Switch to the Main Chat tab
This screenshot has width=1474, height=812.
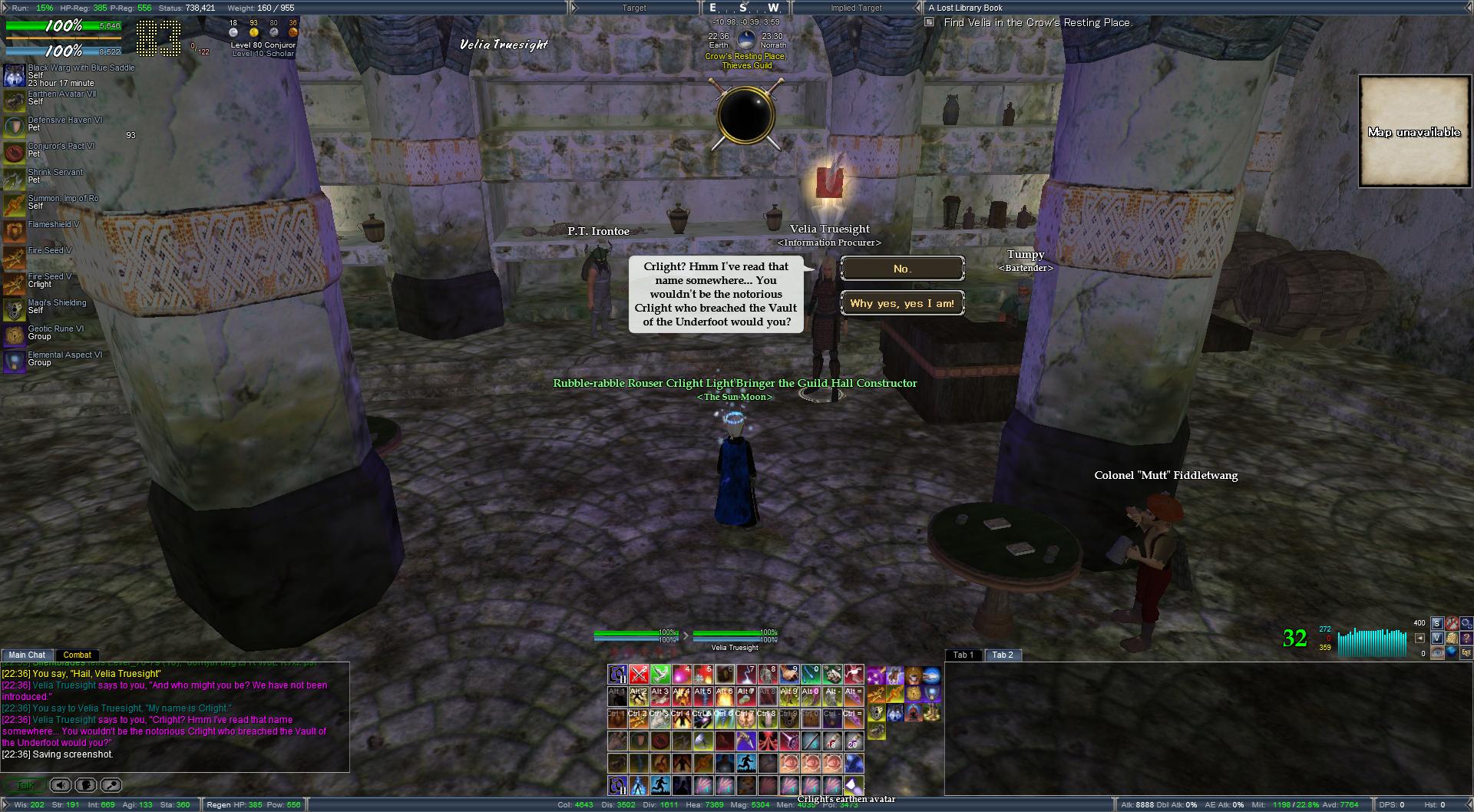click(27, 655)
